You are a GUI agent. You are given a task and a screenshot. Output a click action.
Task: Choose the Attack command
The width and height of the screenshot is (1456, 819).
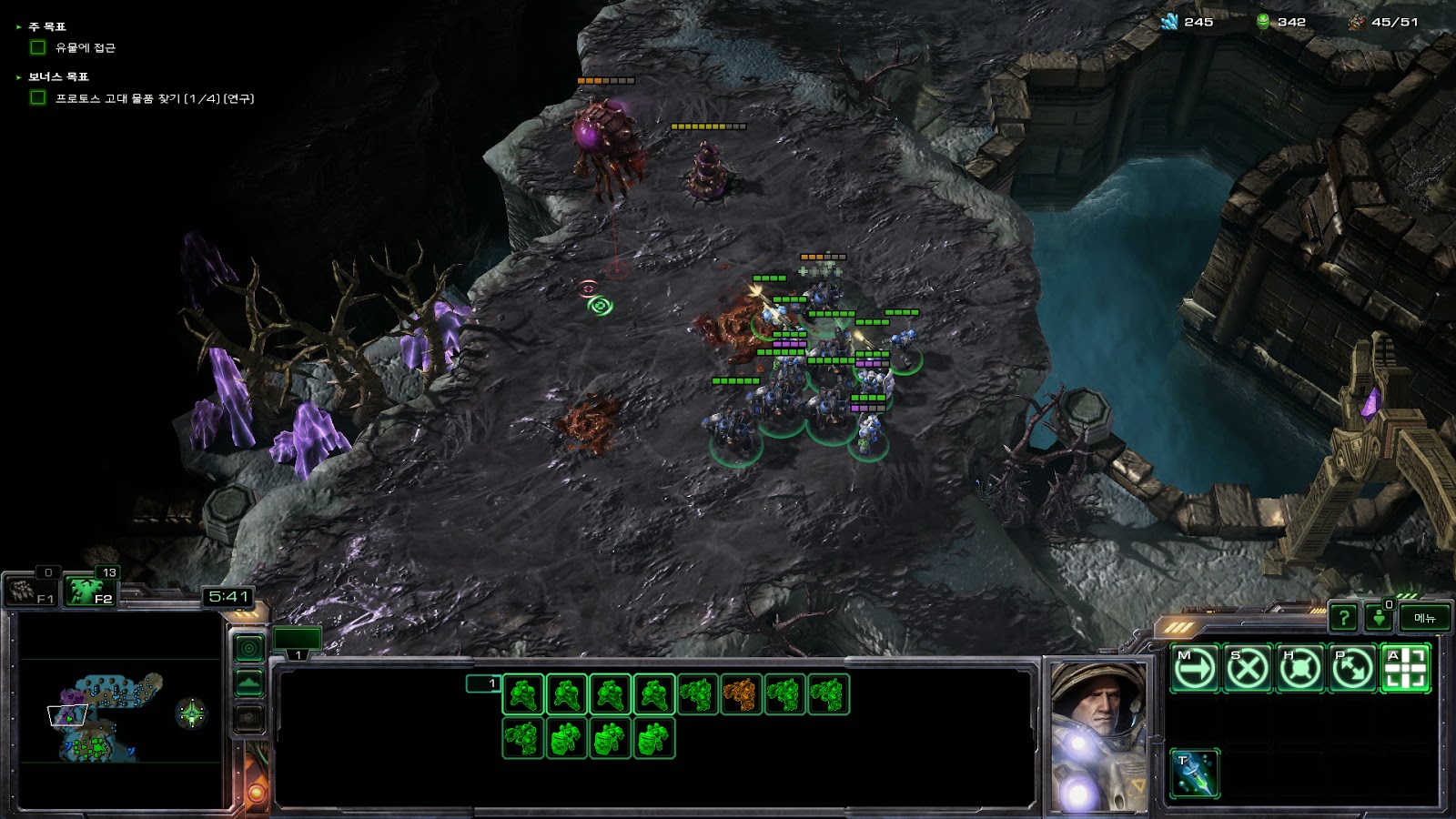[x=1406, y=670]
